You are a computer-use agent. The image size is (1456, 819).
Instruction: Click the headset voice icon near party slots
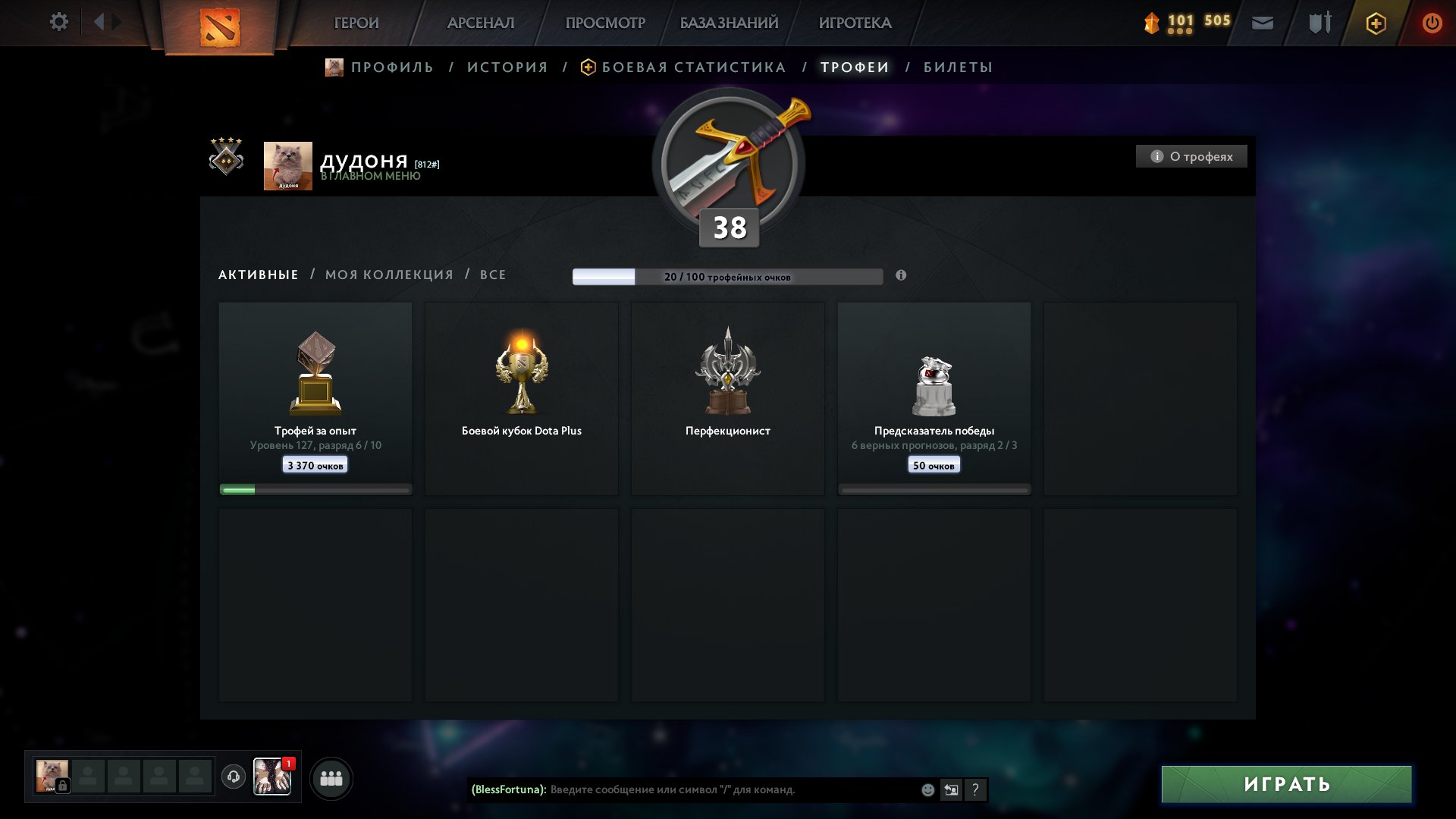235,777
